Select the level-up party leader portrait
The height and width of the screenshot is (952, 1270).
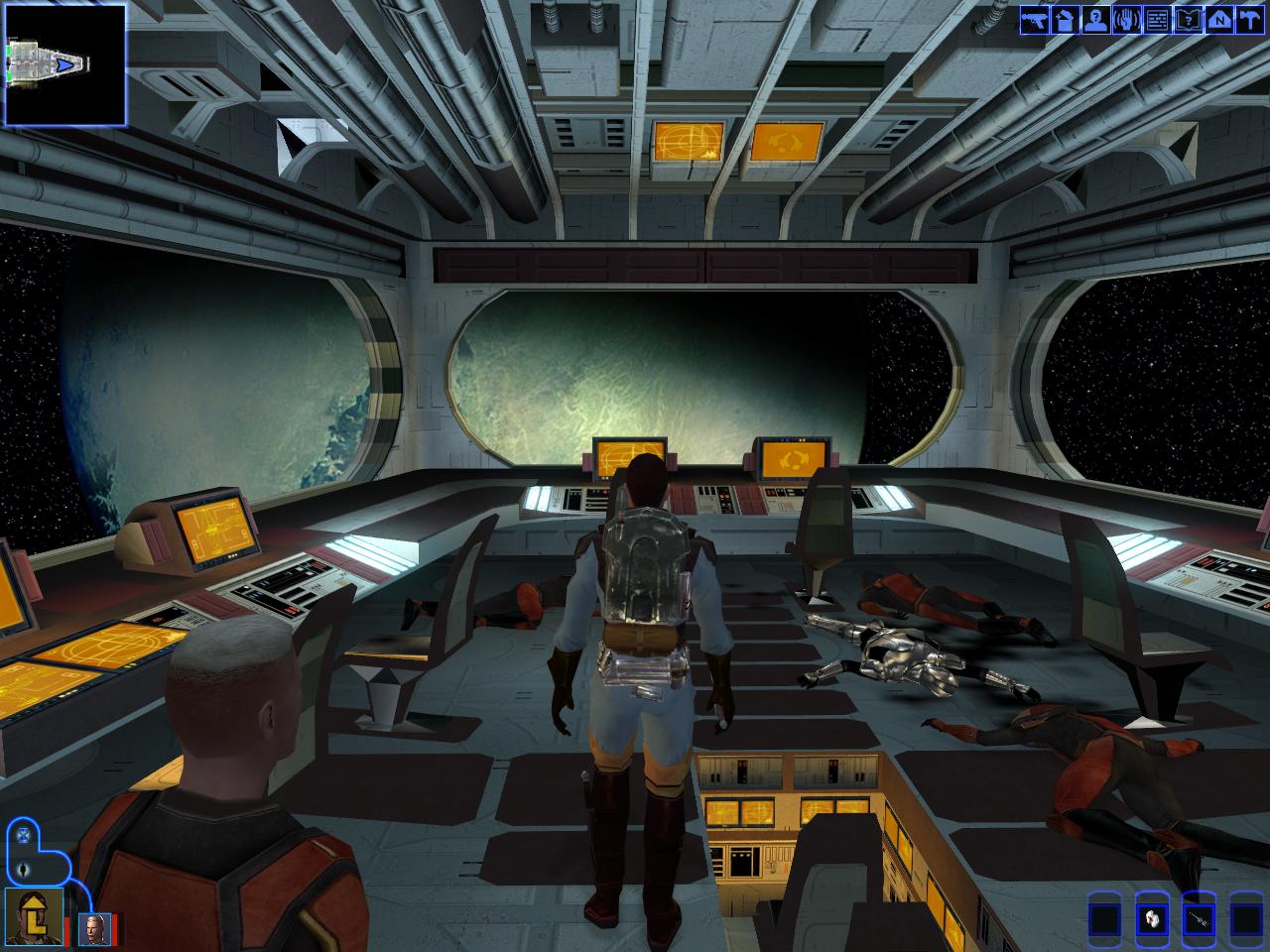[35, 917]
